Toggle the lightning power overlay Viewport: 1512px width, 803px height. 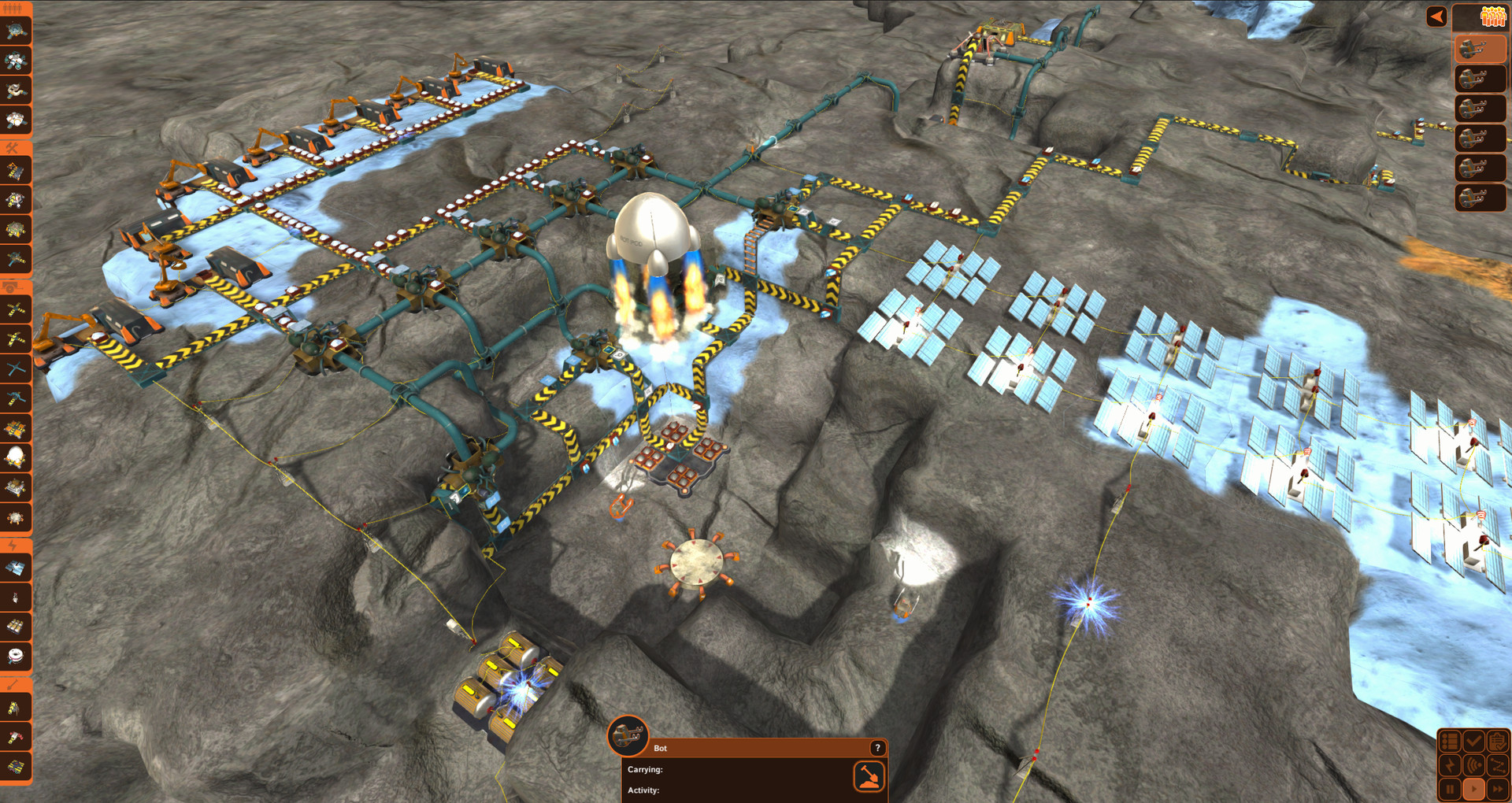(x=1450, y=764)
